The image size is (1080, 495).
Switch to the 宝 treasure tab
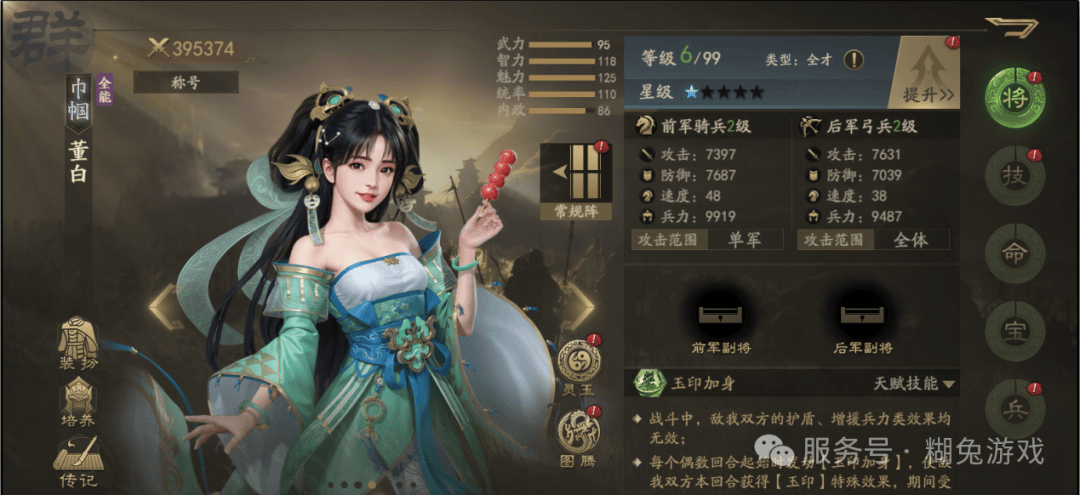[1013, 333]
